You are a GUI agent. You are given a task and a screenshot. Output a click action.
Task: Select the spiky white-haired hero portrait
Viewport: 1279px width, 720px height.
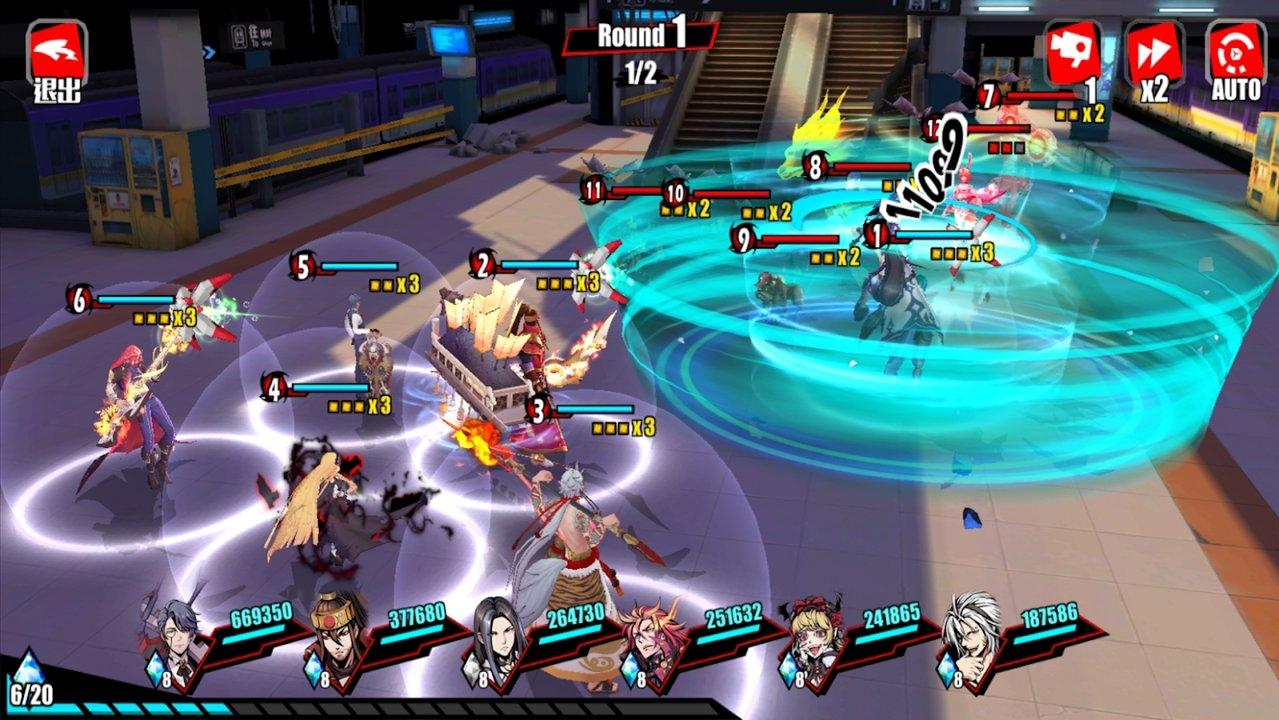tap(970, 638)
